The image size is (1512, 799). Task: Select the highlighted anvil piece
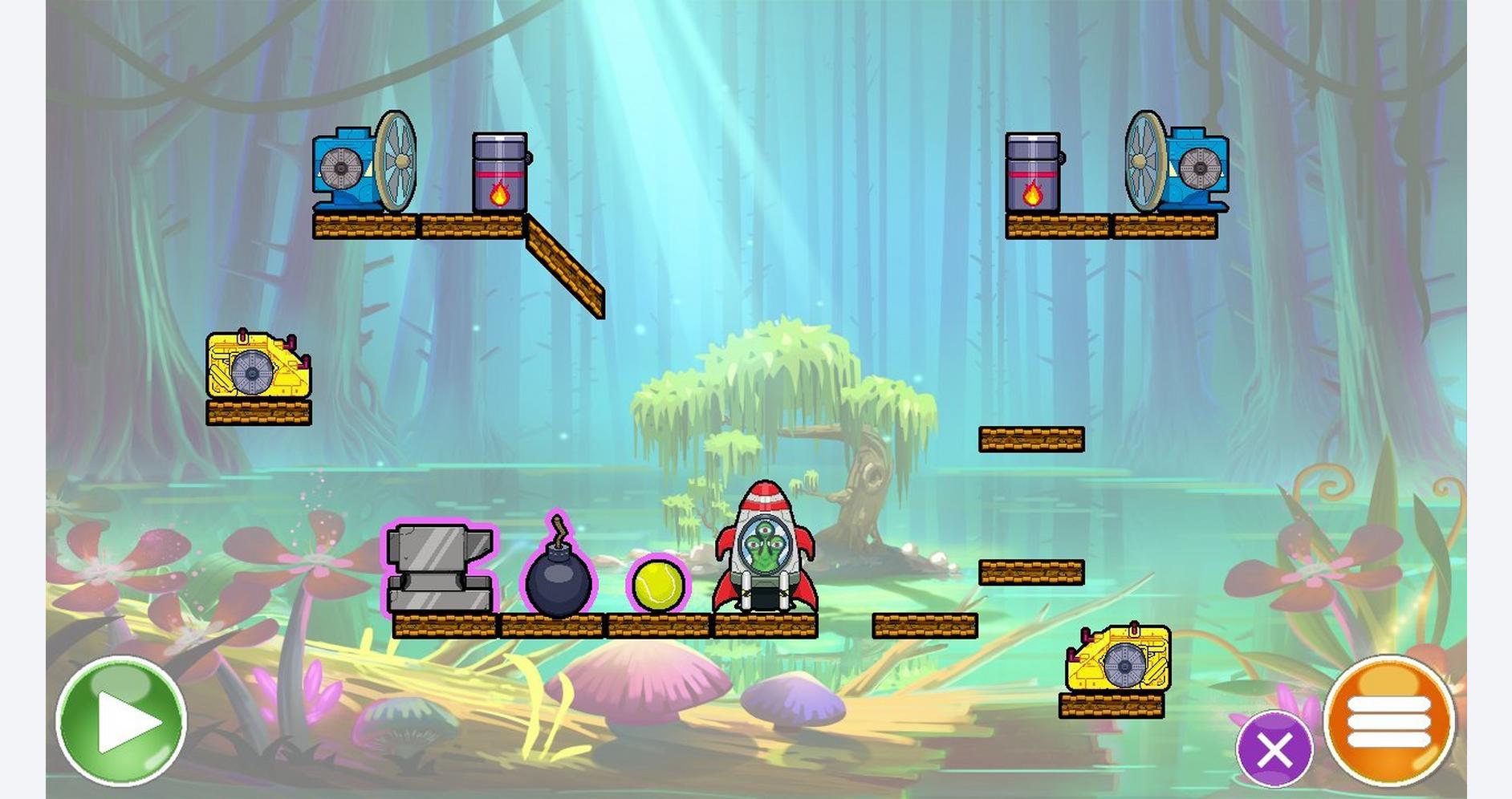[x=439, y=569]
